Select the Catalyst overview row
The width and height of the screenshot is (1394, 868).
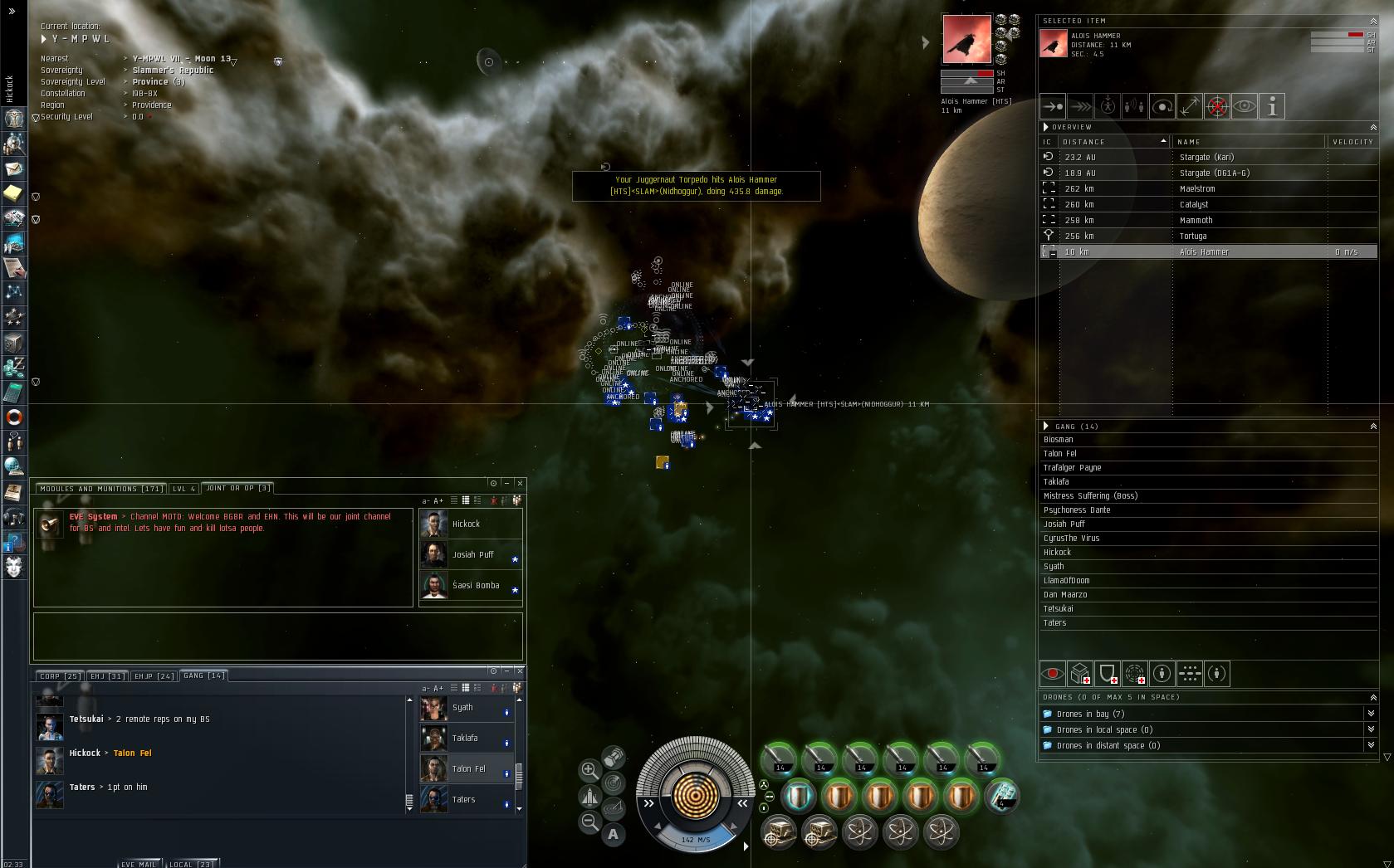click(x=1194, y=204)
